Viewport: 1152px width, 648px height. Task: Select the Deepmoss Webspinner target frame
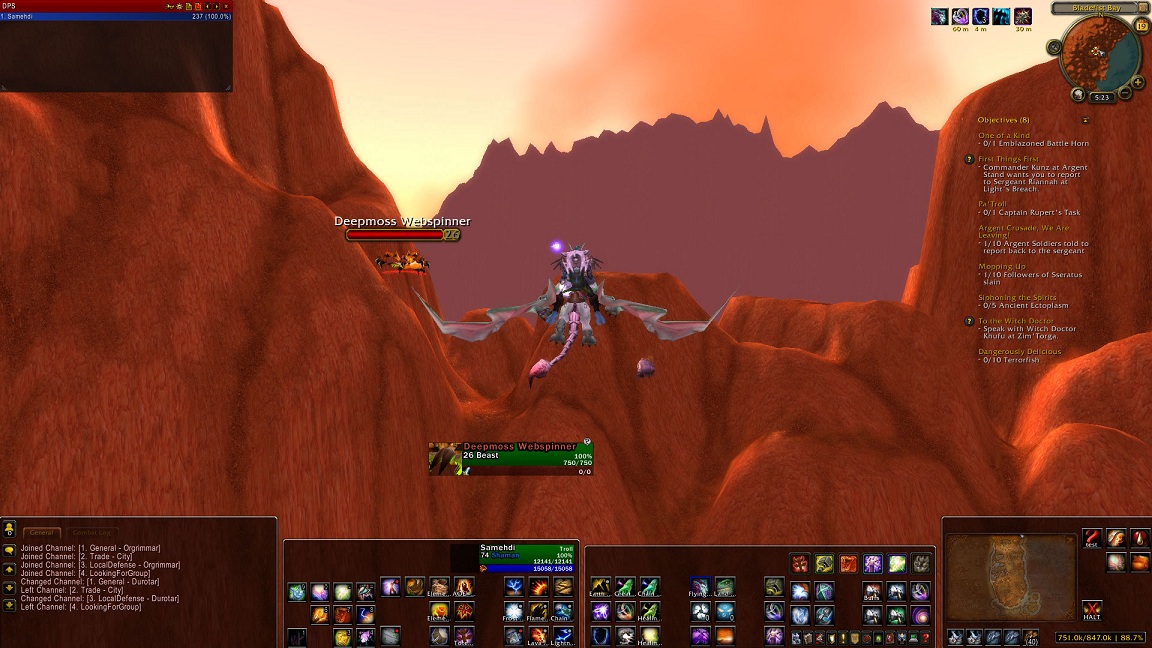[x=511, y=458]
